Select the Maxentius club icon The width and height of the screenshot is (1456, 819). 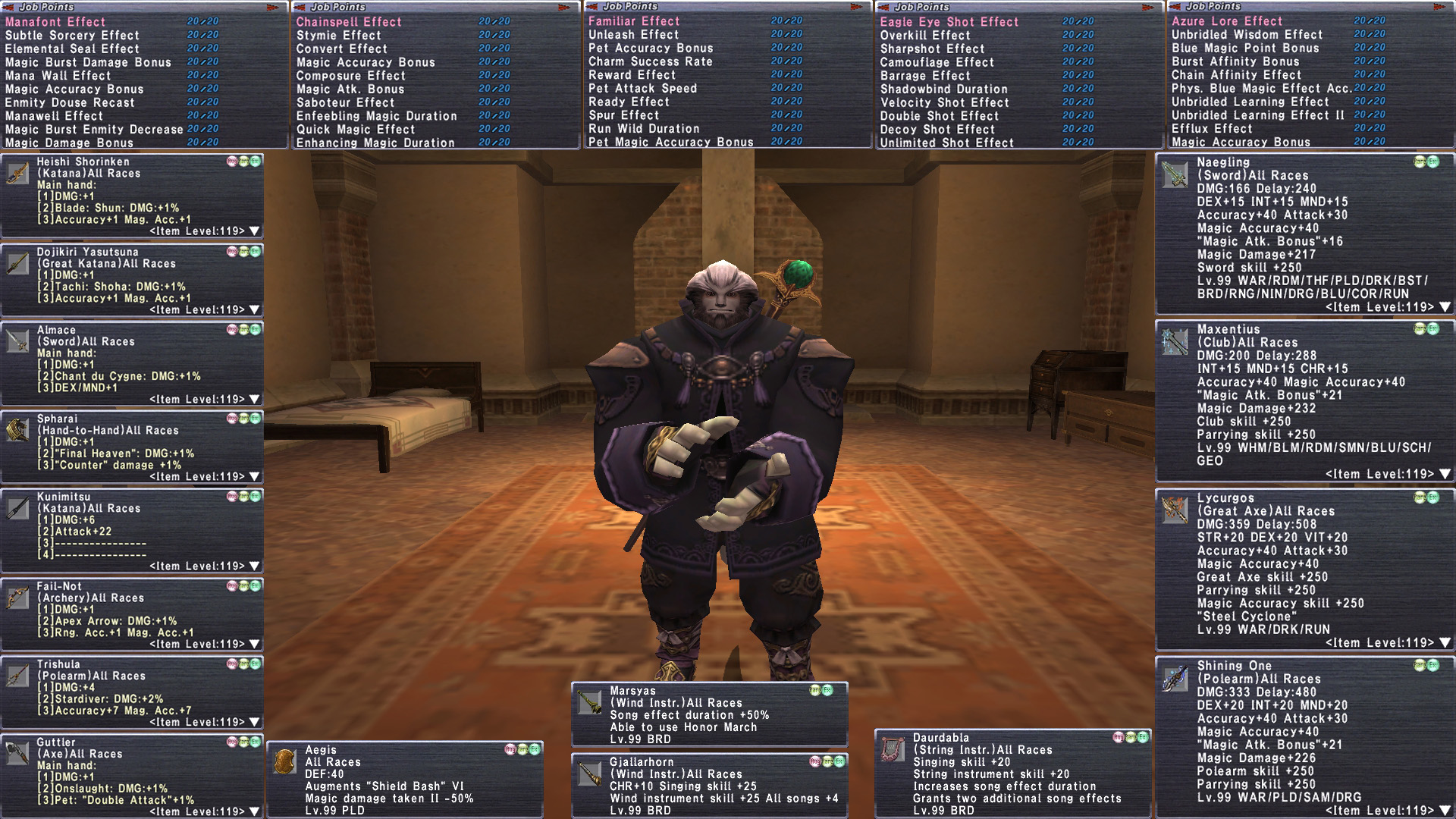(1175, 342)
